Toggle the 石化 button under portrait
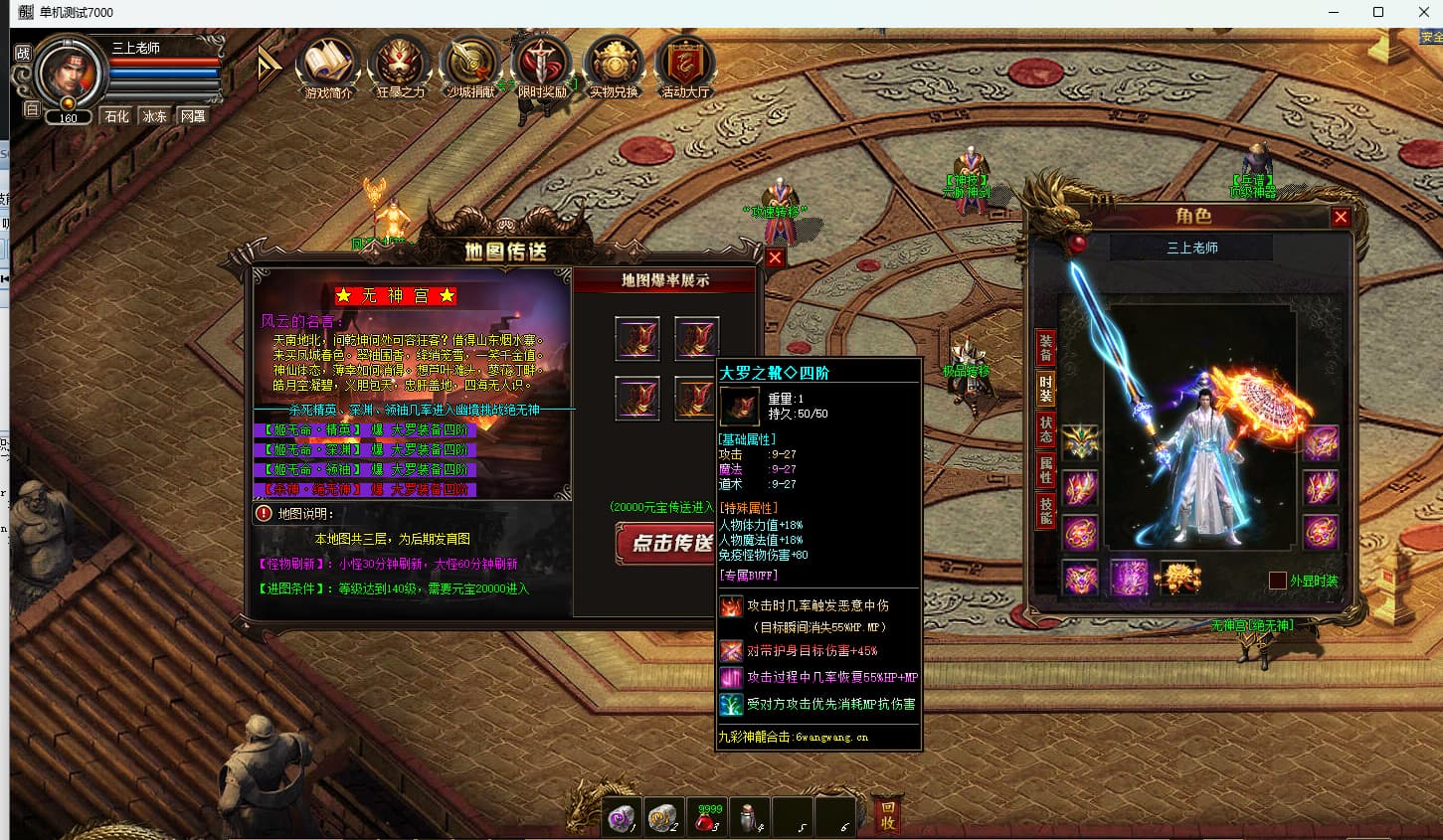The width and height of the screenshot is (1443, 840). pos(117,116)
